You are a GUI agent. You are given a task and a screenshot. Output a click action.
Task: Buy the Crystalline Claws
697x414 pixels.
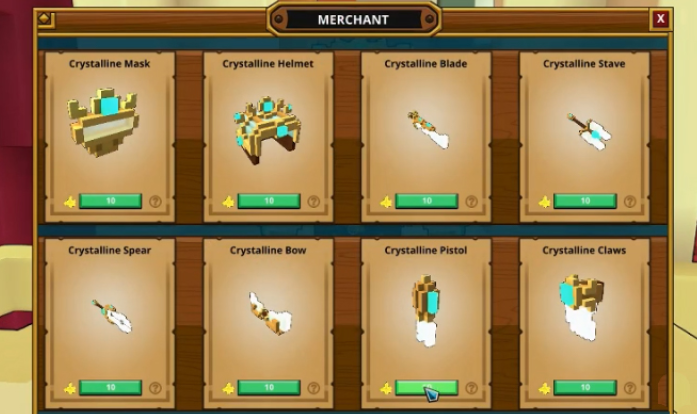tap(585, 388)
